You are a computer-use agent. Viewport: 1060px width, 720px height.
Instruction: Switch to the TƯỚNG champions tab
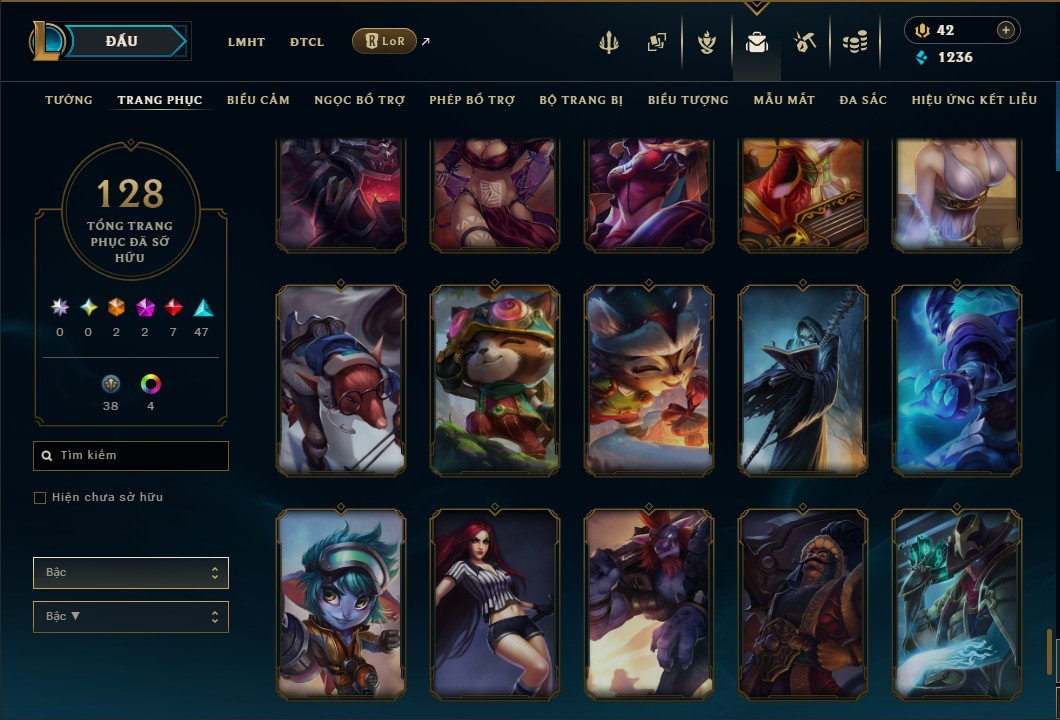[x=69, y=100]
